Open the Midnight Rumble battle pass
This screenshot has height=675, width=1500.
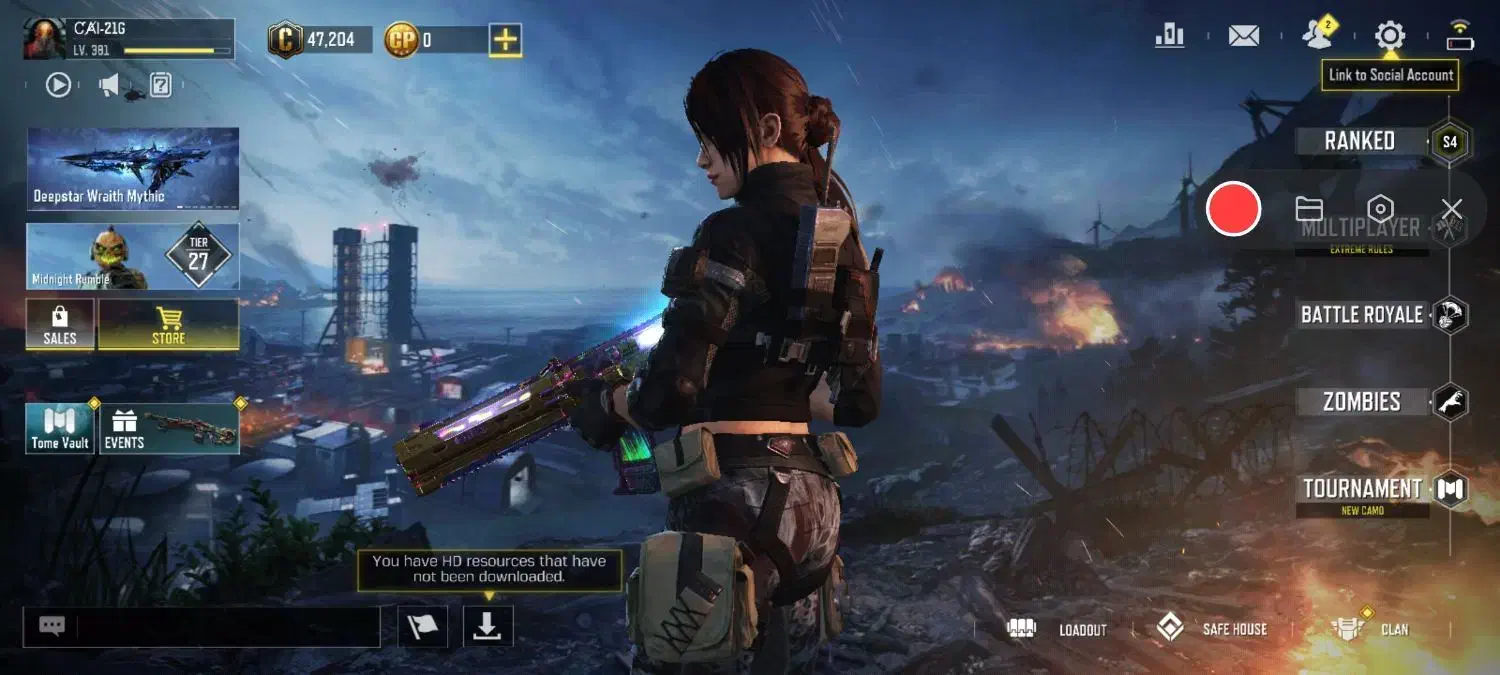[133, 256]
